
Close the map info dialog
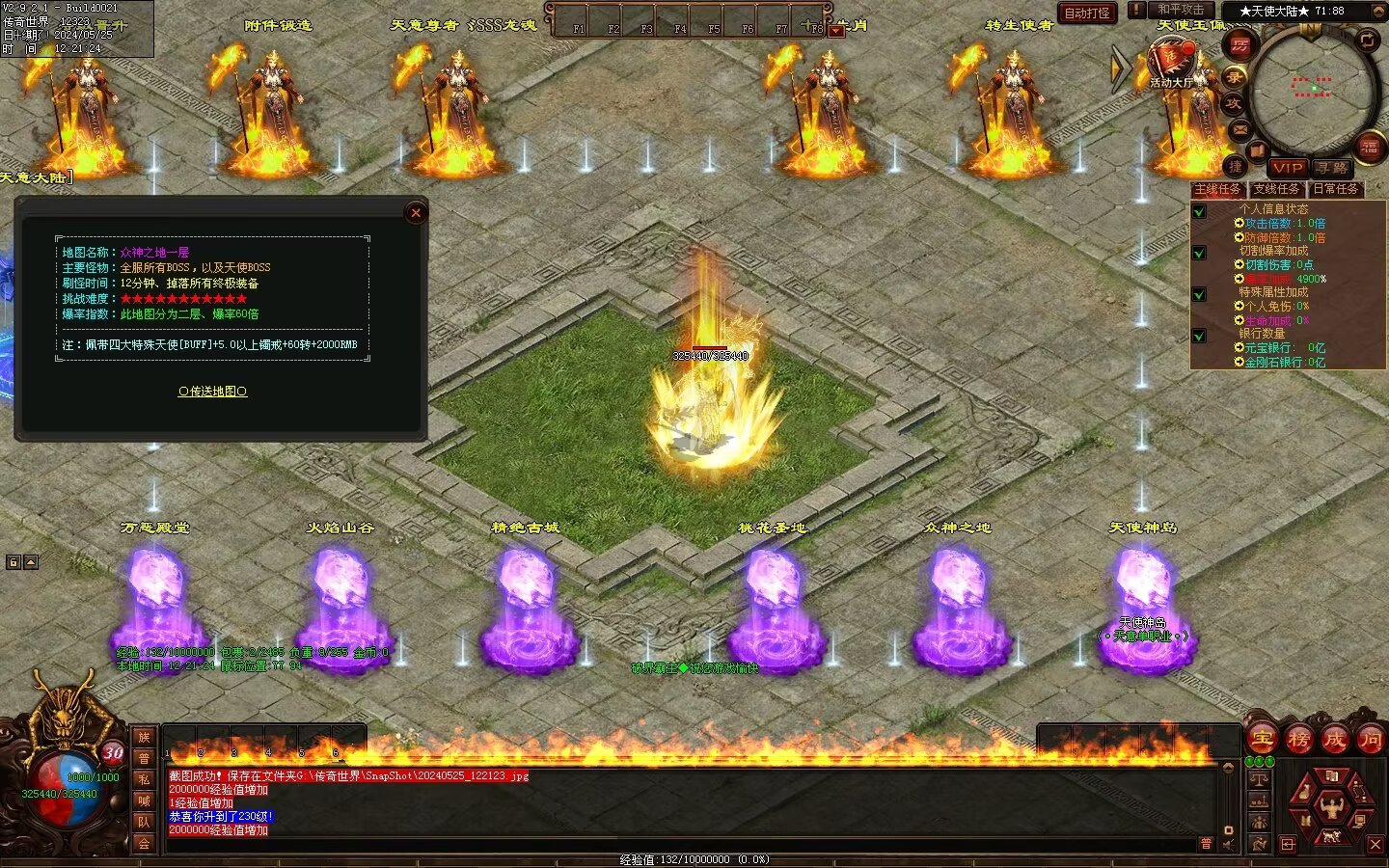point(416,213)
